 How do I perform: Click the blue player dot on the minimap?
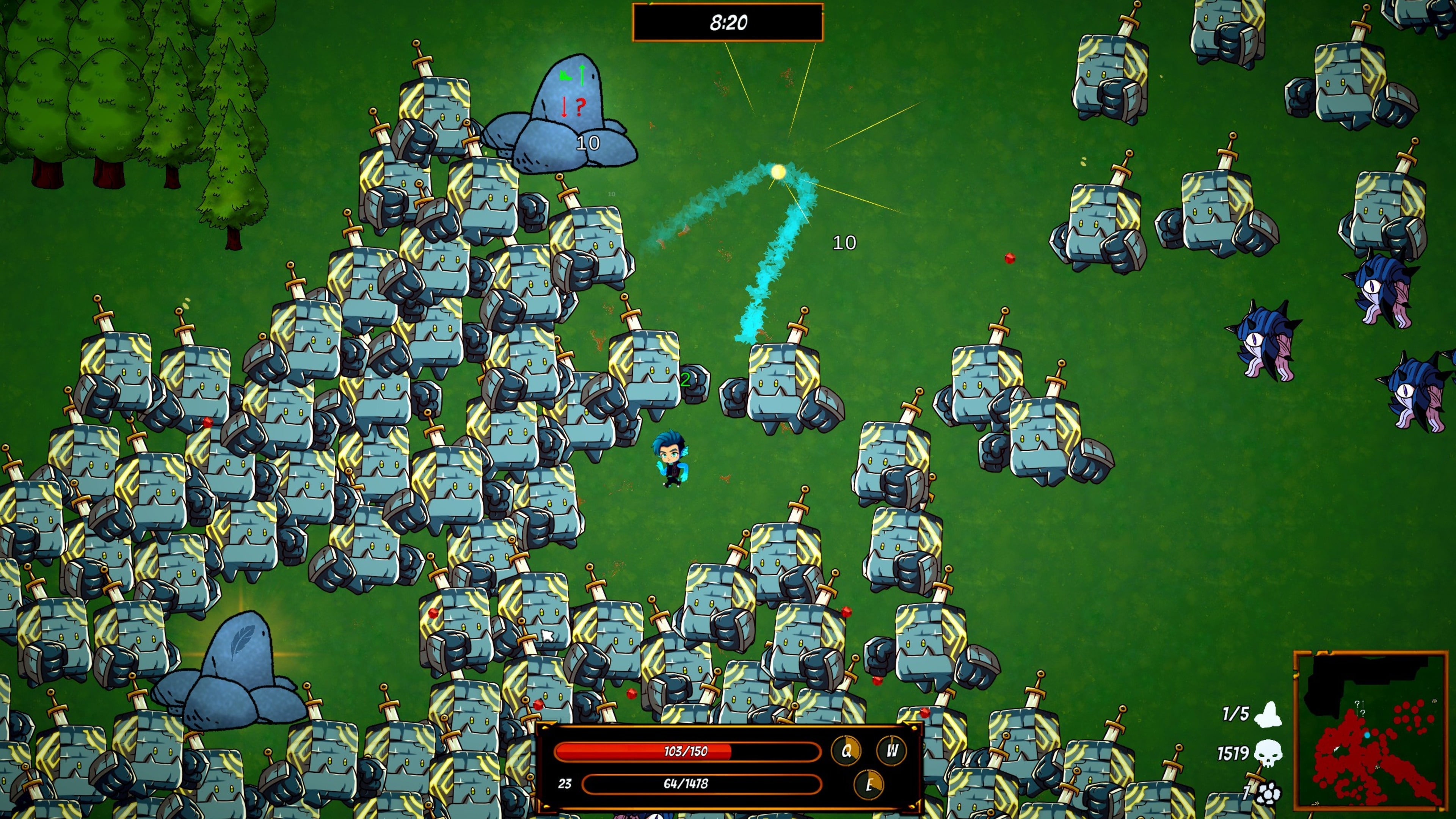pos(1367,735)
